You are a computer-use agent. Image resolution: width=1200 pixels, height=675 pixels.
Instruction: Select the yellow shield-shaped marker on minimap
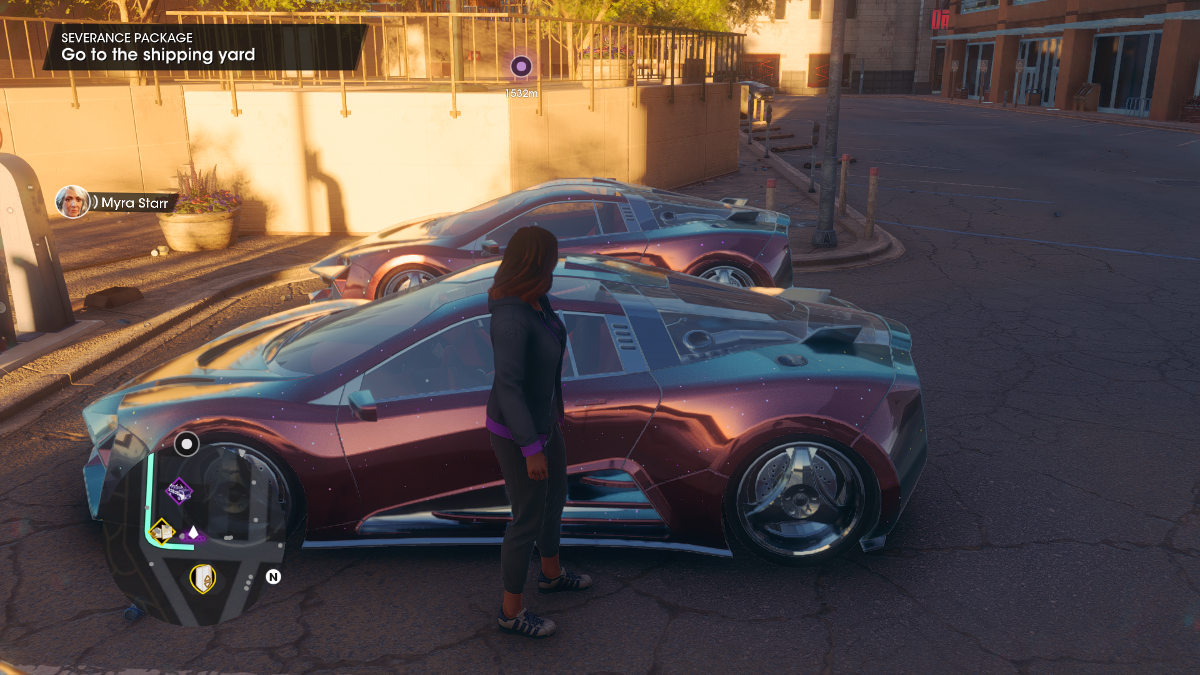click(203, 578)
